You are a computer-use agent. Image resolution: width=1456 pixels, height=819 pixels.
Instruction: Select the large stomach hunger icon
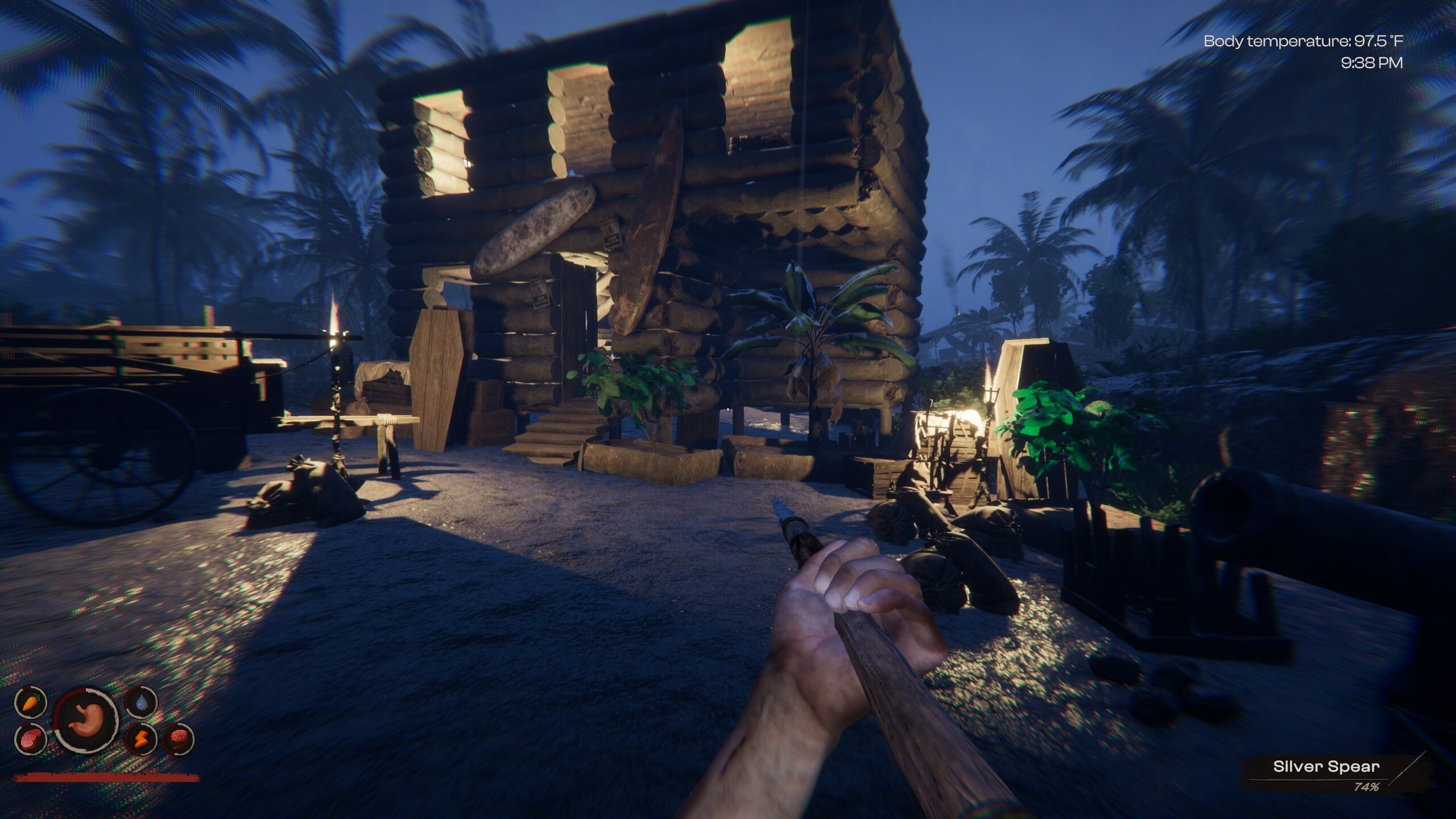(86, 720)
